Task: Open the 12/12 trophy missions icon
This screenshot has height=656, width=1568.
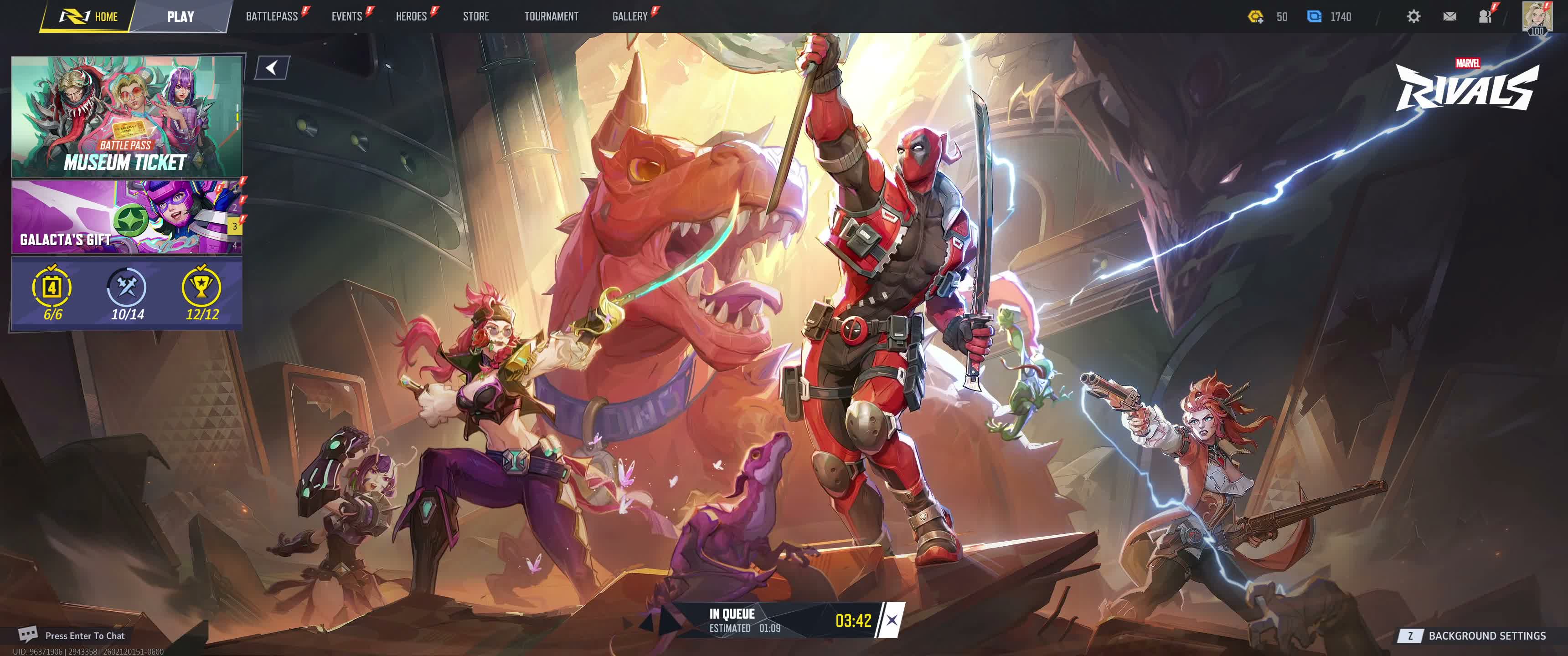Action: (x=201, y=293)
